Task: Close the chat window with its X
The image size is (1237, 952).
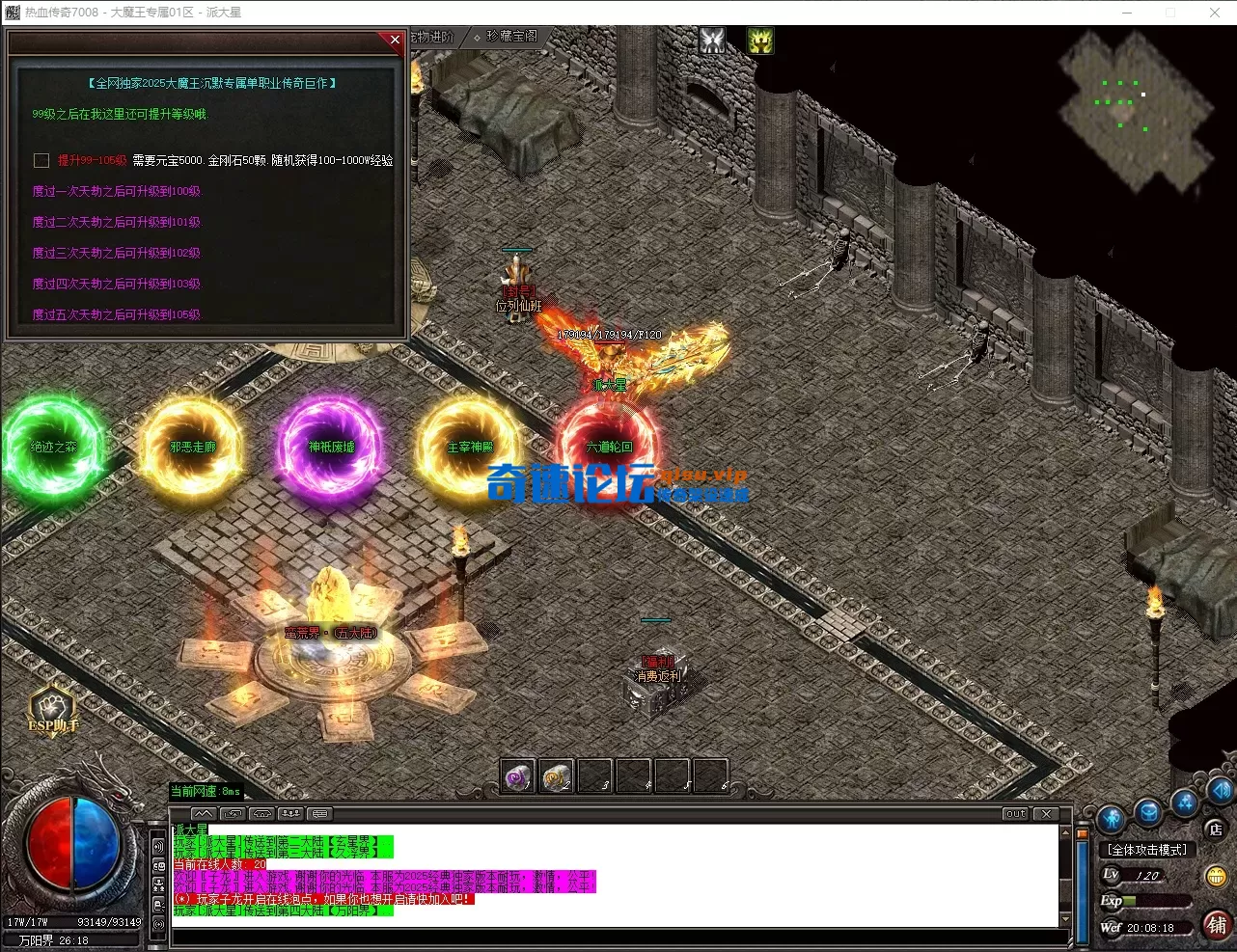Action: pos(1048,814)
